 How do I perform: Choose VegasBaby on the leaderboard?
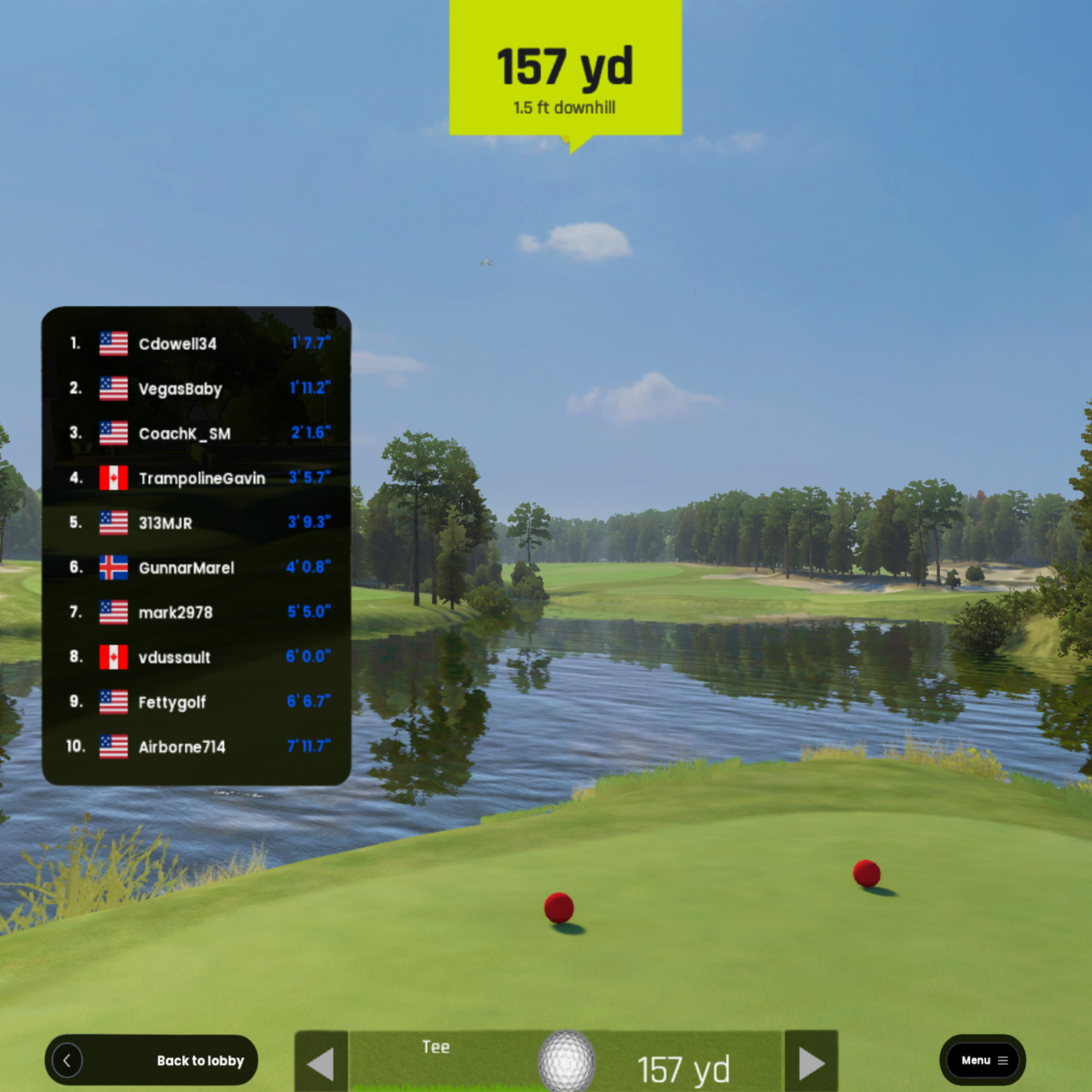[197, 389]
